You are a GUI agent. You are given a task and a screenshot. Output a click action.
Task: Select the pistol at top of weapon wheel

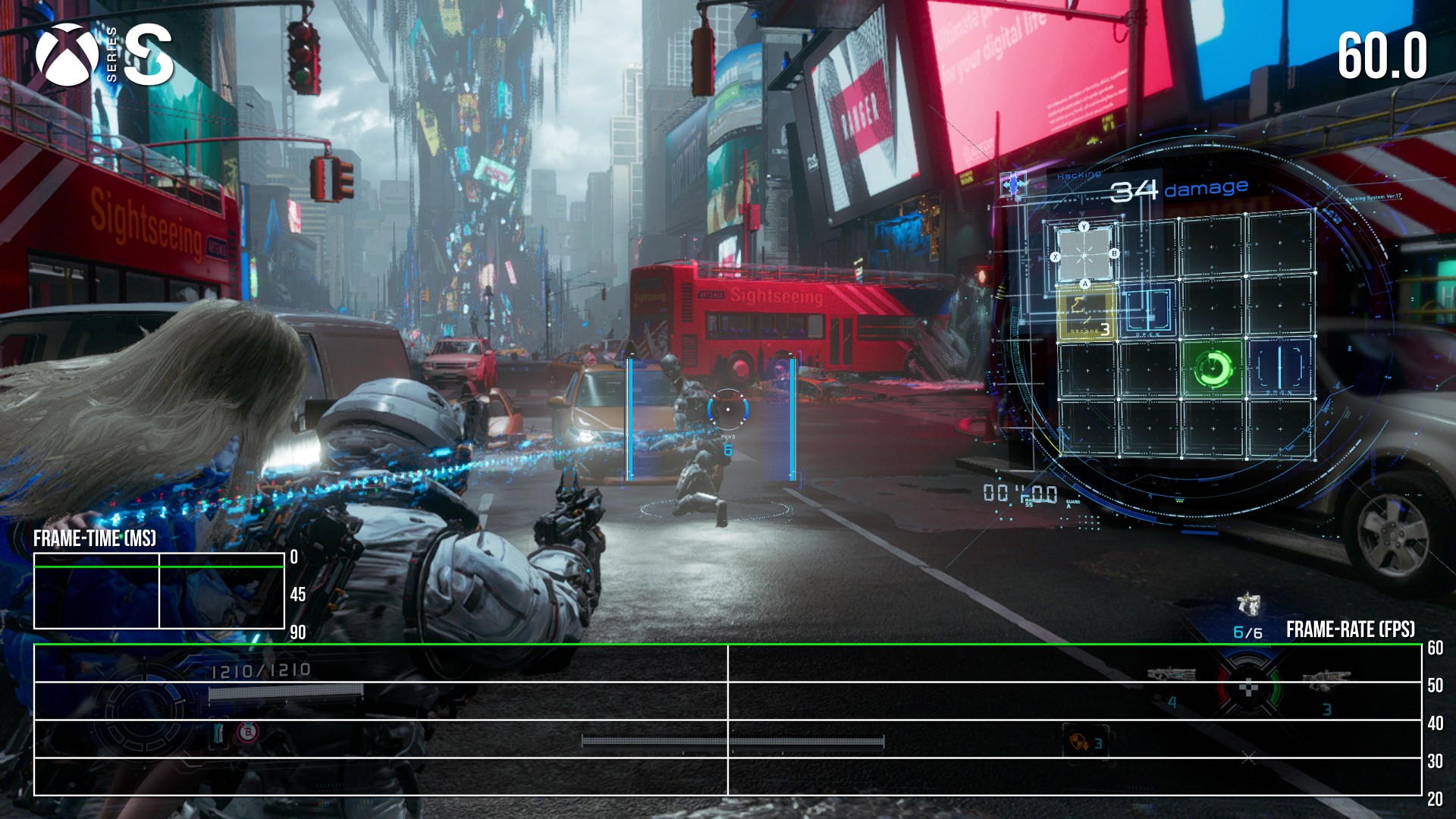tap(1247, 605)
